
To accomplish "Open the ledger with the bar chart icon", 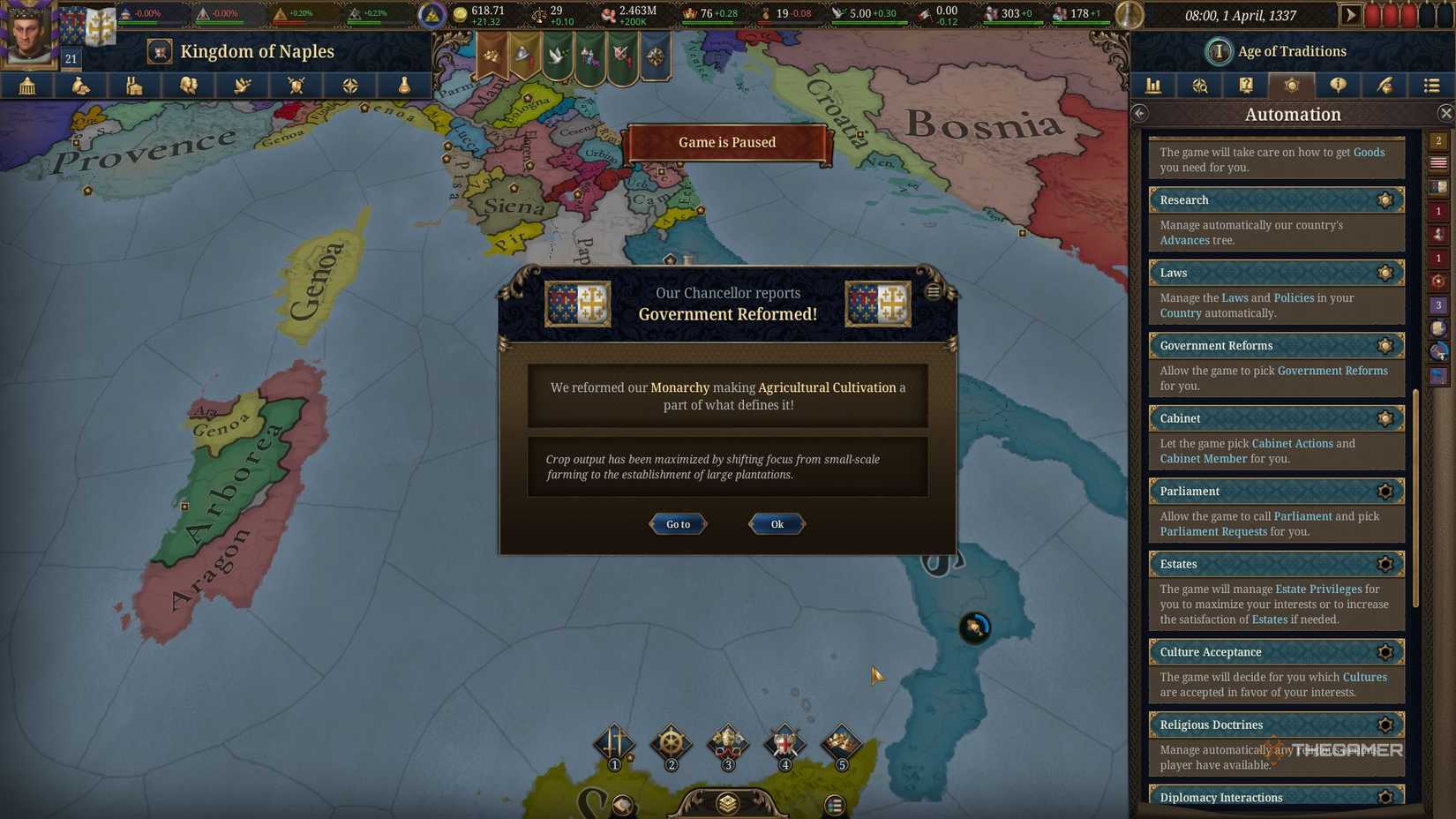I will (1152, 86).
